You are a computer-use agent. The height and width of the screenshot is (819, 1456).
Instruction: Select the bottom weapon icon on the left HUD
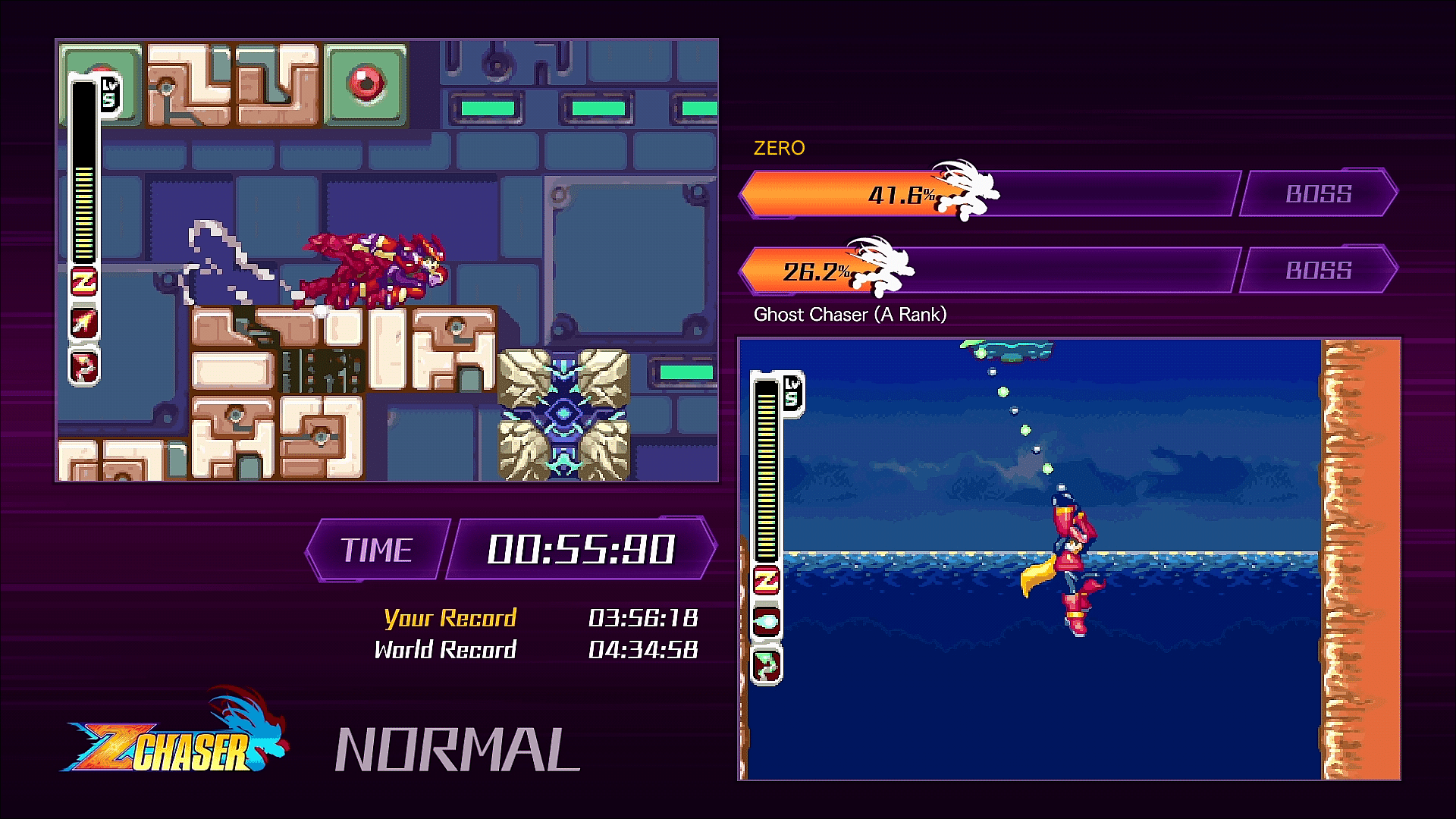click(83, 364)
